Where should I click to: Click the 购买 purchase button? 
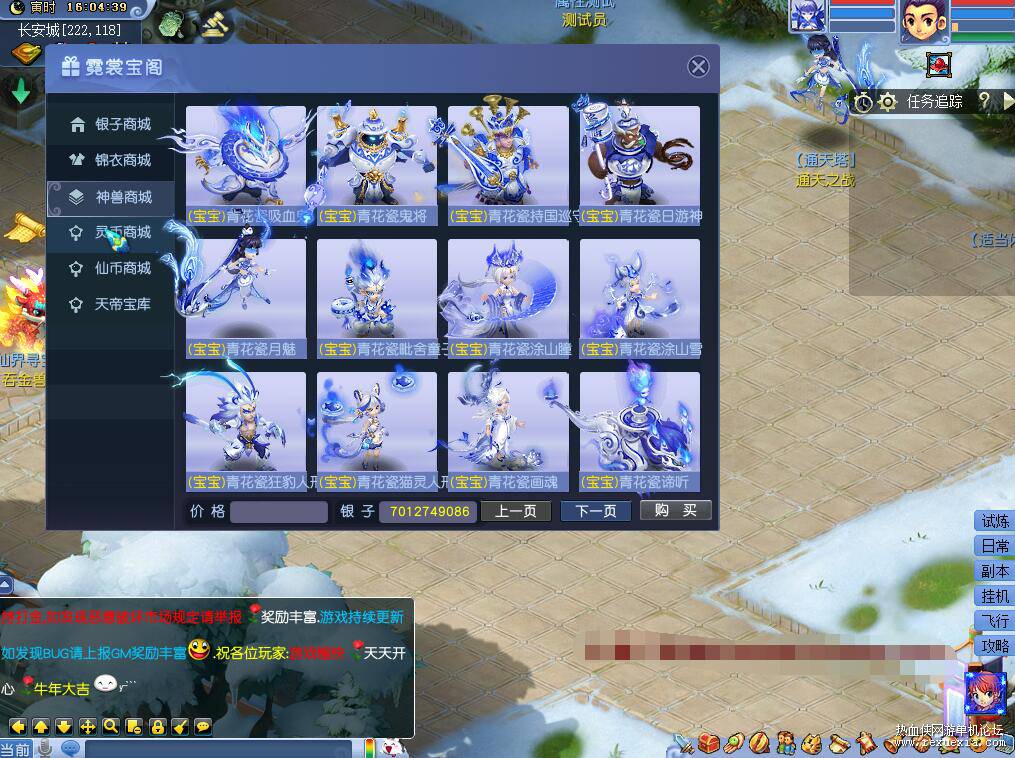676,511
